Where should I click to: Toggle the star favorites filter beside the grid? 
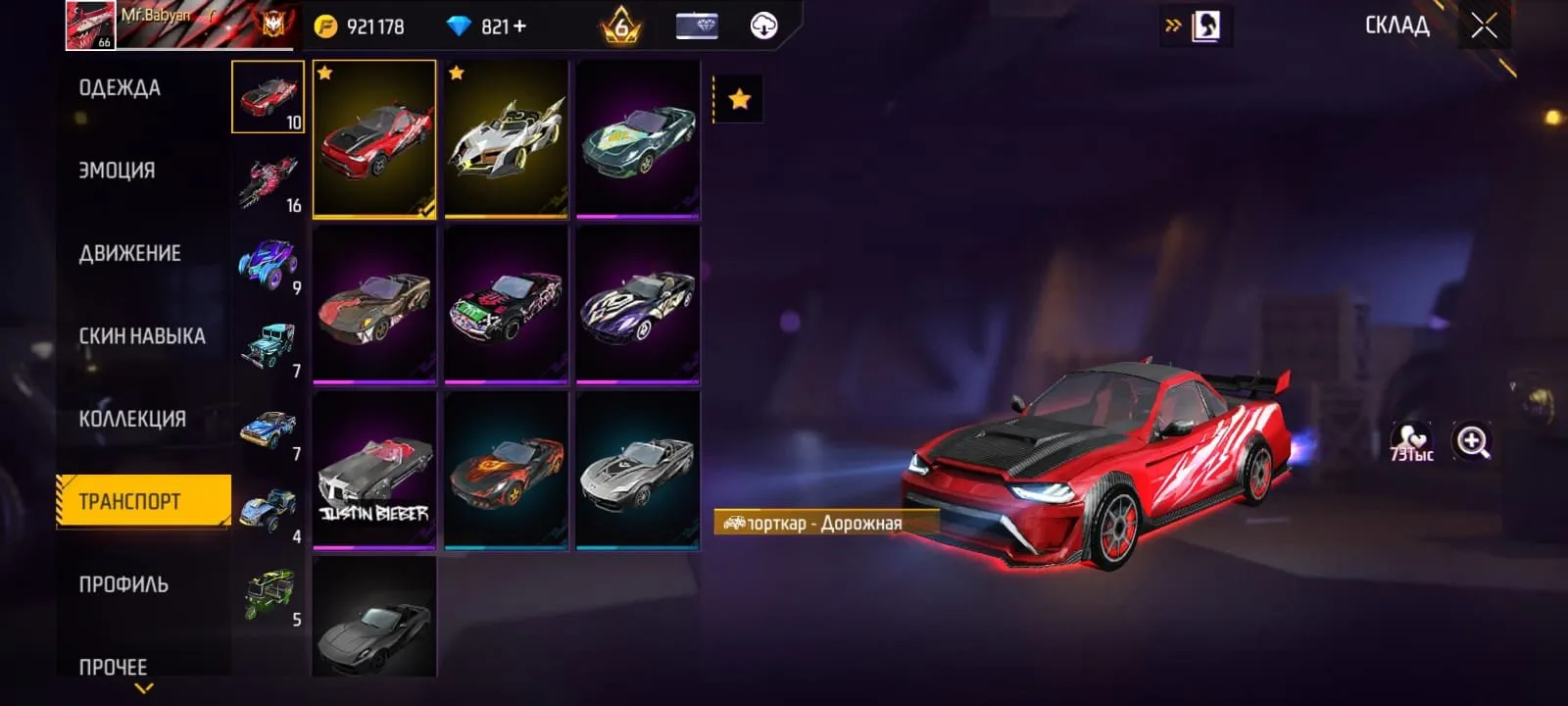pos(740,98)
